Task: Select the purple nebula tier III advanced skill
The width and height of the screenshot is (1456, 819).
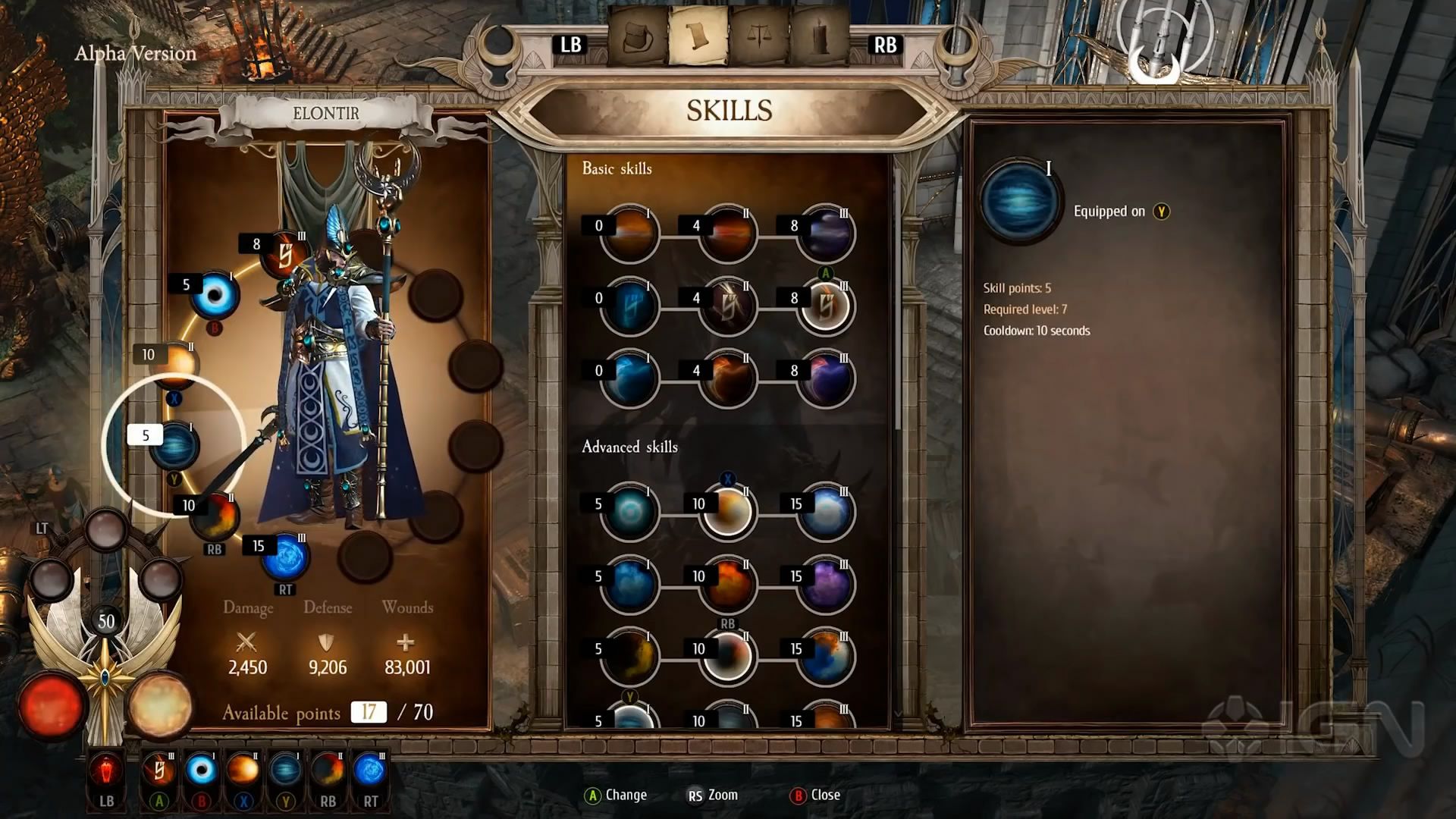Action: click(826, 585)
